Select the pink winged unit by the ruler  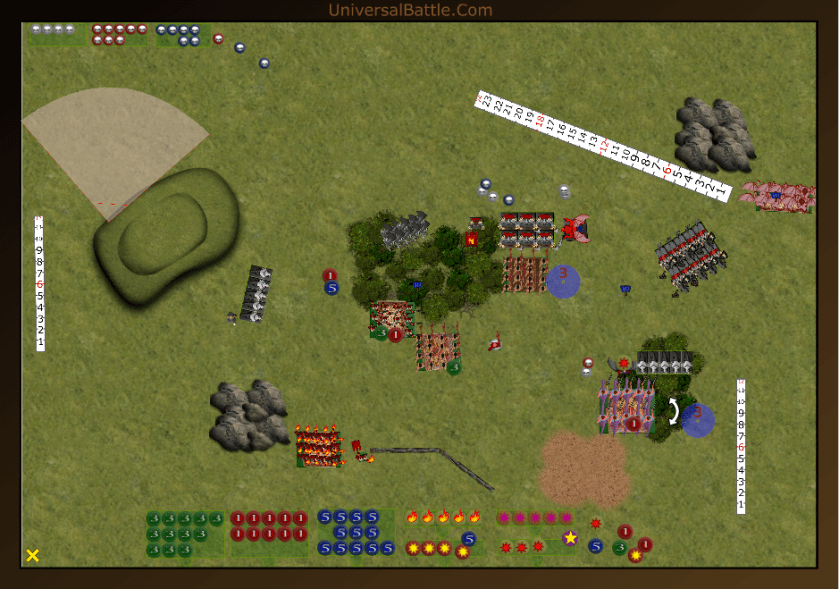pos(778,195)
